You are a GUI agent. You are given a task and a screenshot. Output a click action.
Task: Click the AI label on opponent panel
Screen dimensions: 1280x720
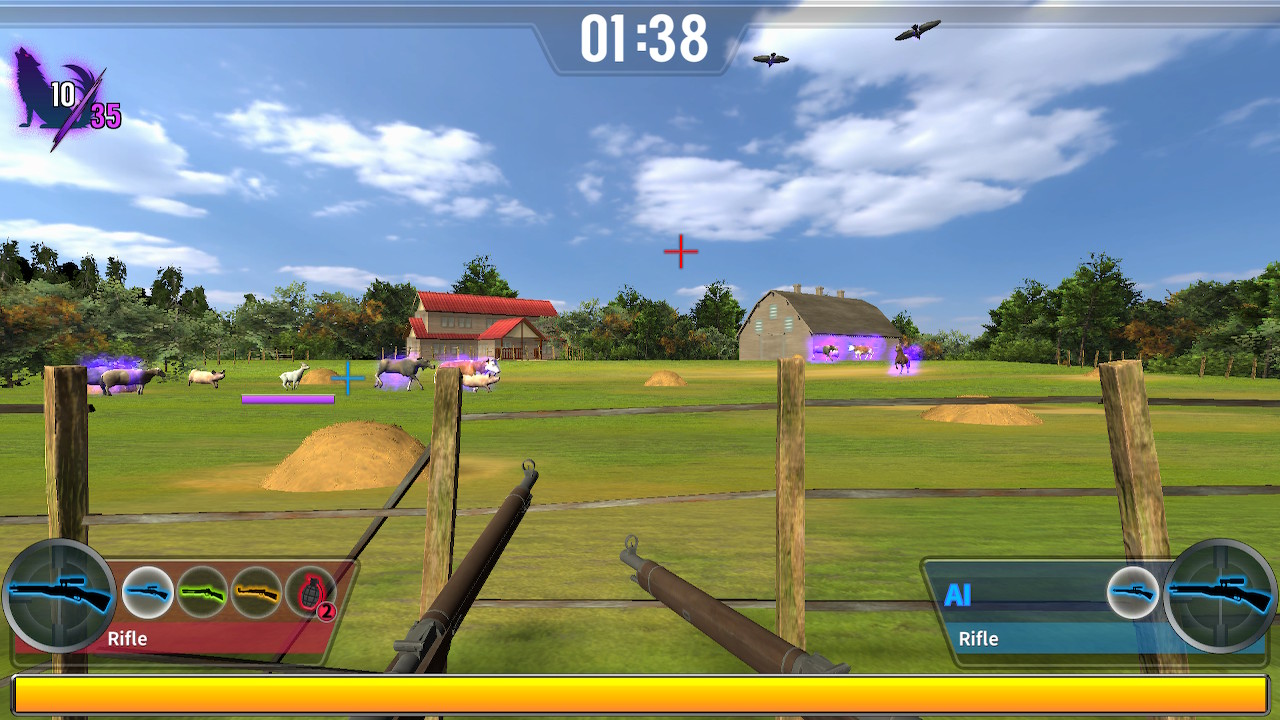coord(958,595)
